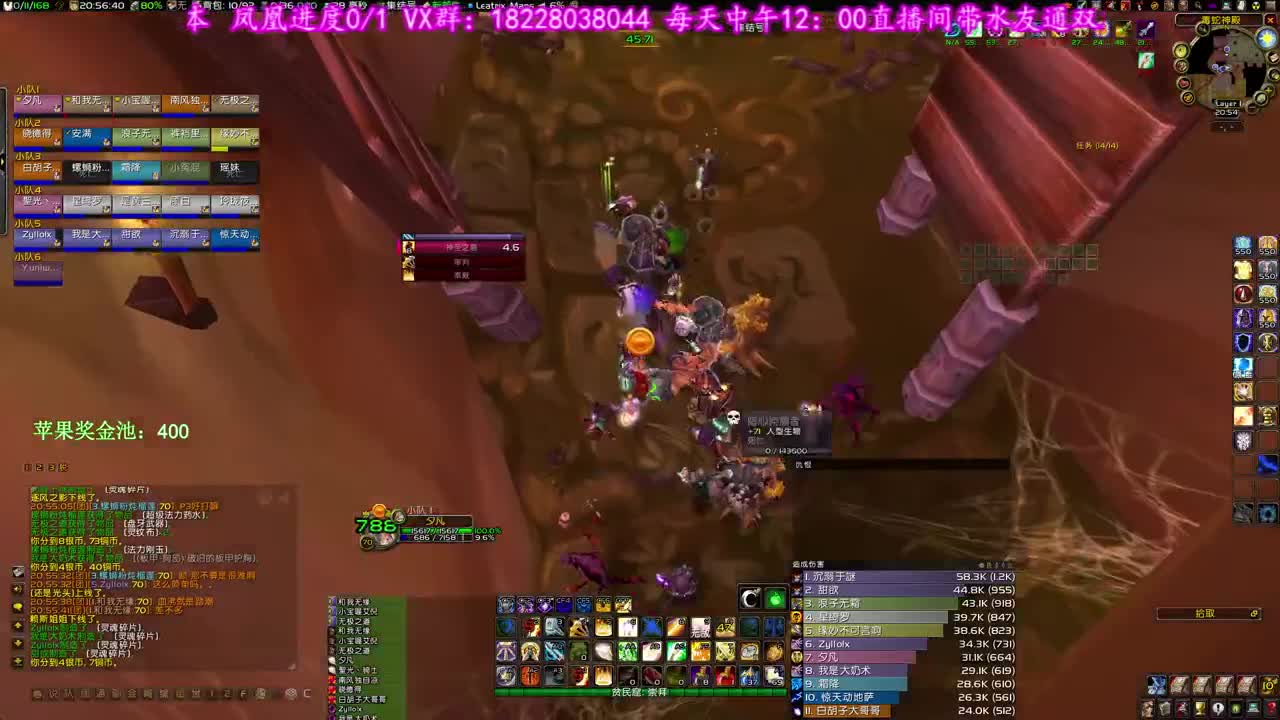The height and width of the screenshot is (720, 1280).
Task: Click the red question mark help icon
Action: coord(1271,708)
